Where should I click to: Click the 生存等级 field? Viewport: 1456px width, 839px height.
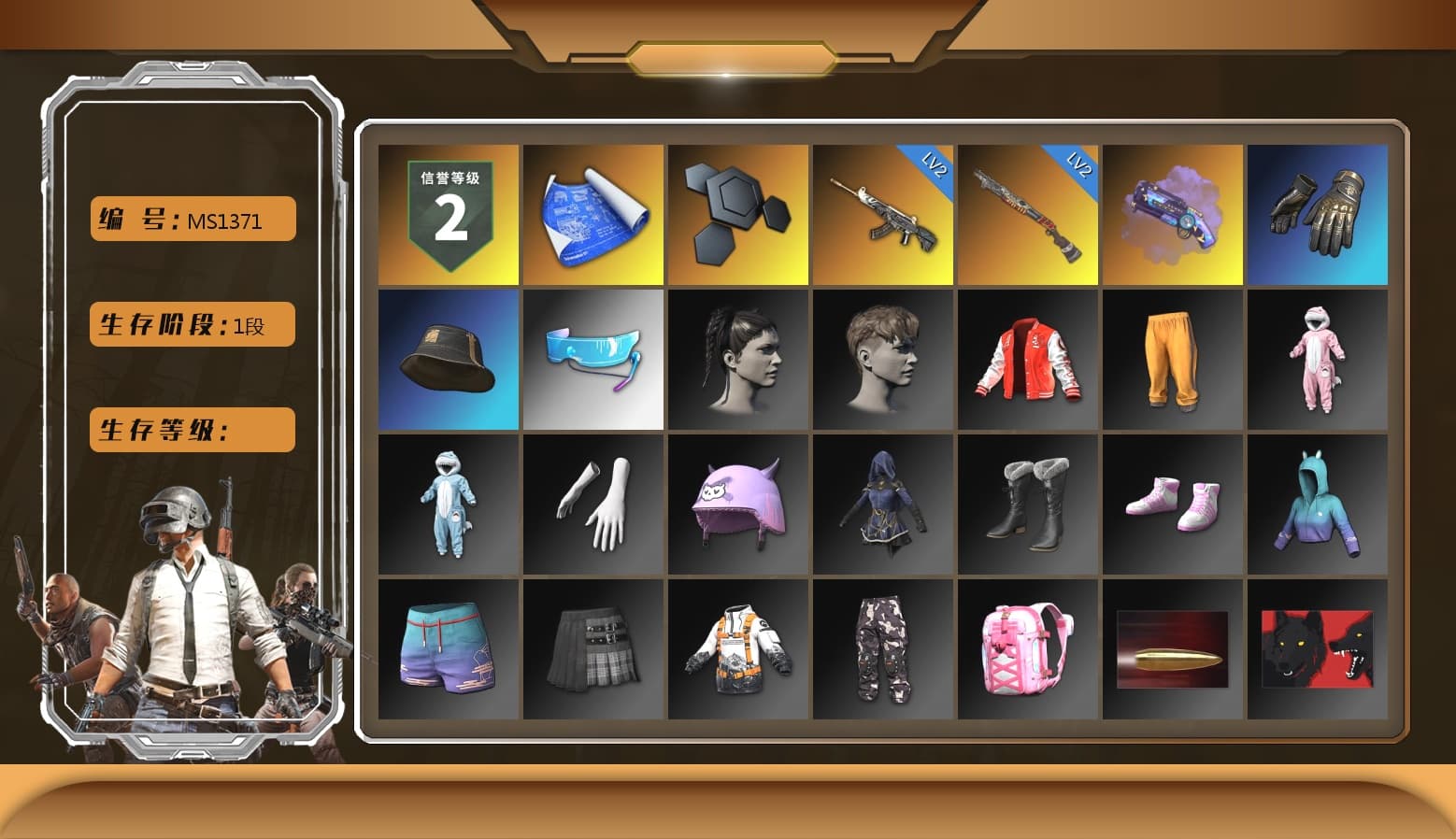[x=191, y=430]
